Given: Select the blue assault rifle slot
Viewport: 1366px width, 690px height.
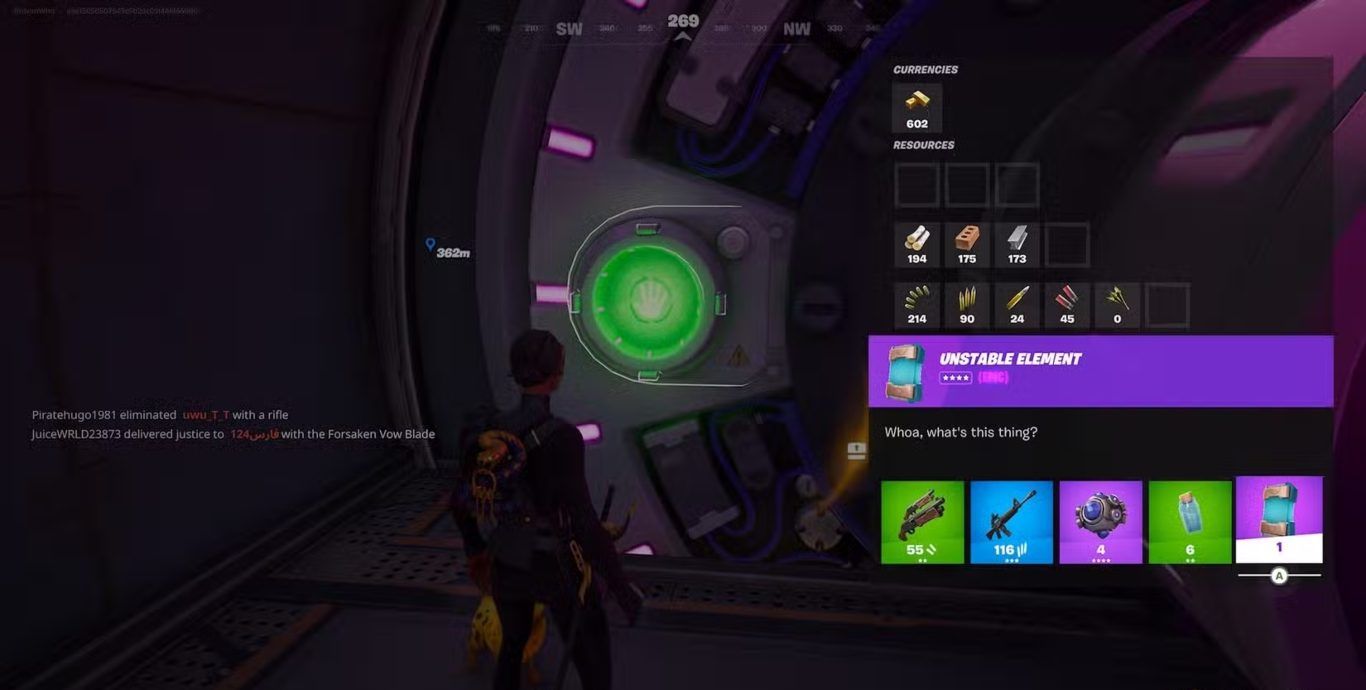Looking at the screenshot, I should (x=1011, y=522).
